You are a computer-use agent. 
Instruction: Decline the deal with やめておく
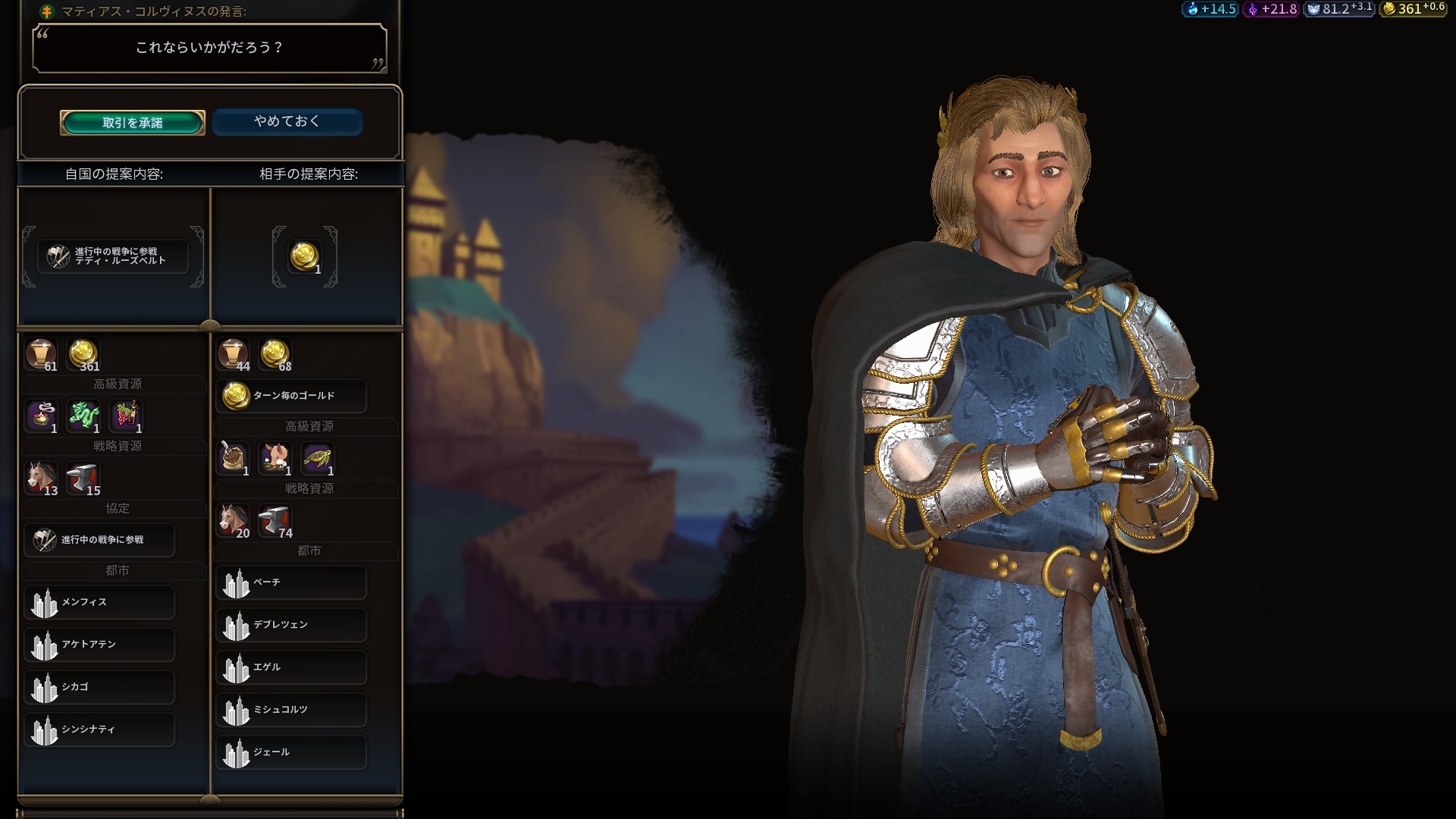point(287,121)
